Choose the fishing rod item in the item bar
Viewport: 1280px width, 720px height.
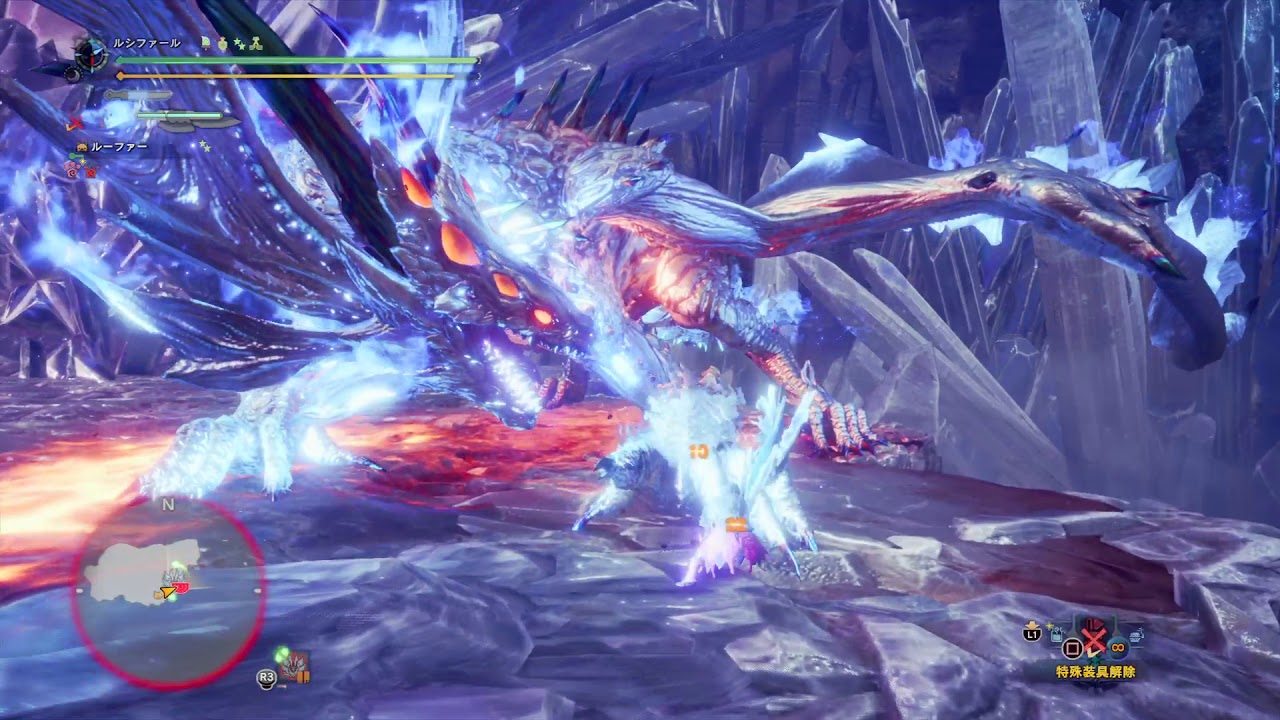click(x=1056, y=632)
